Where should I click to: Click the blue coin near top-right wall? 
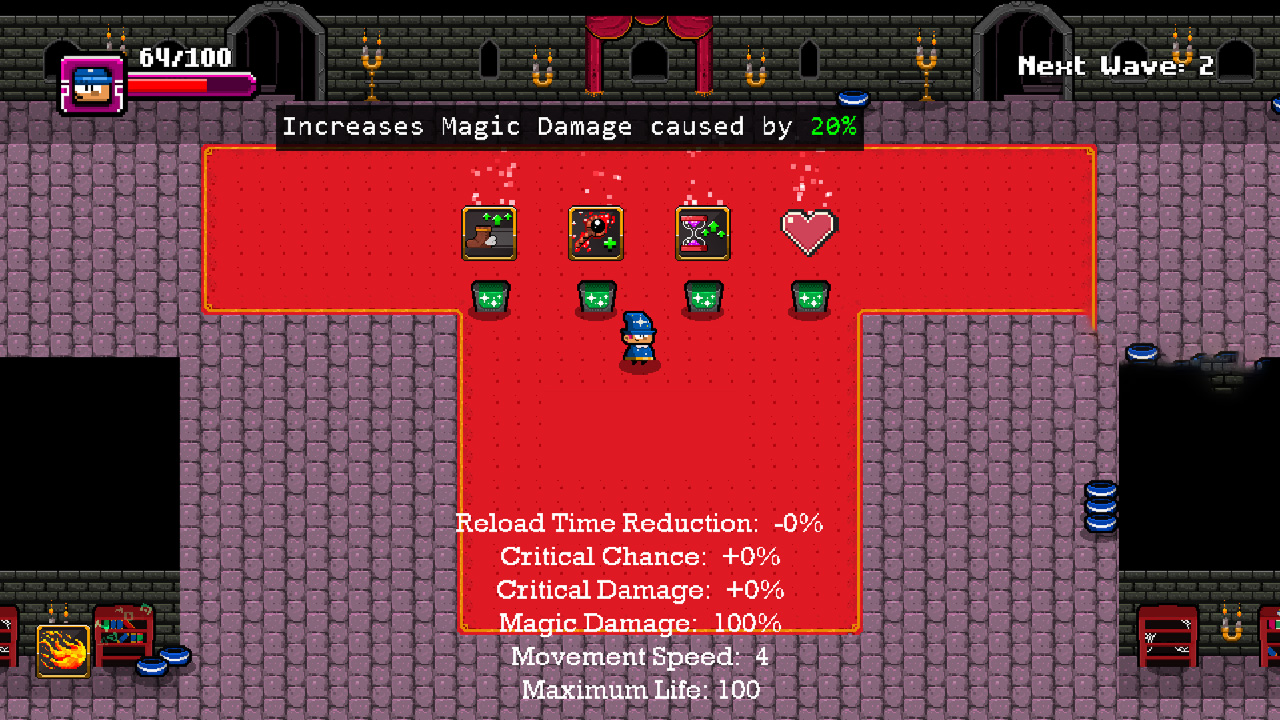click(x=852, y=100)
